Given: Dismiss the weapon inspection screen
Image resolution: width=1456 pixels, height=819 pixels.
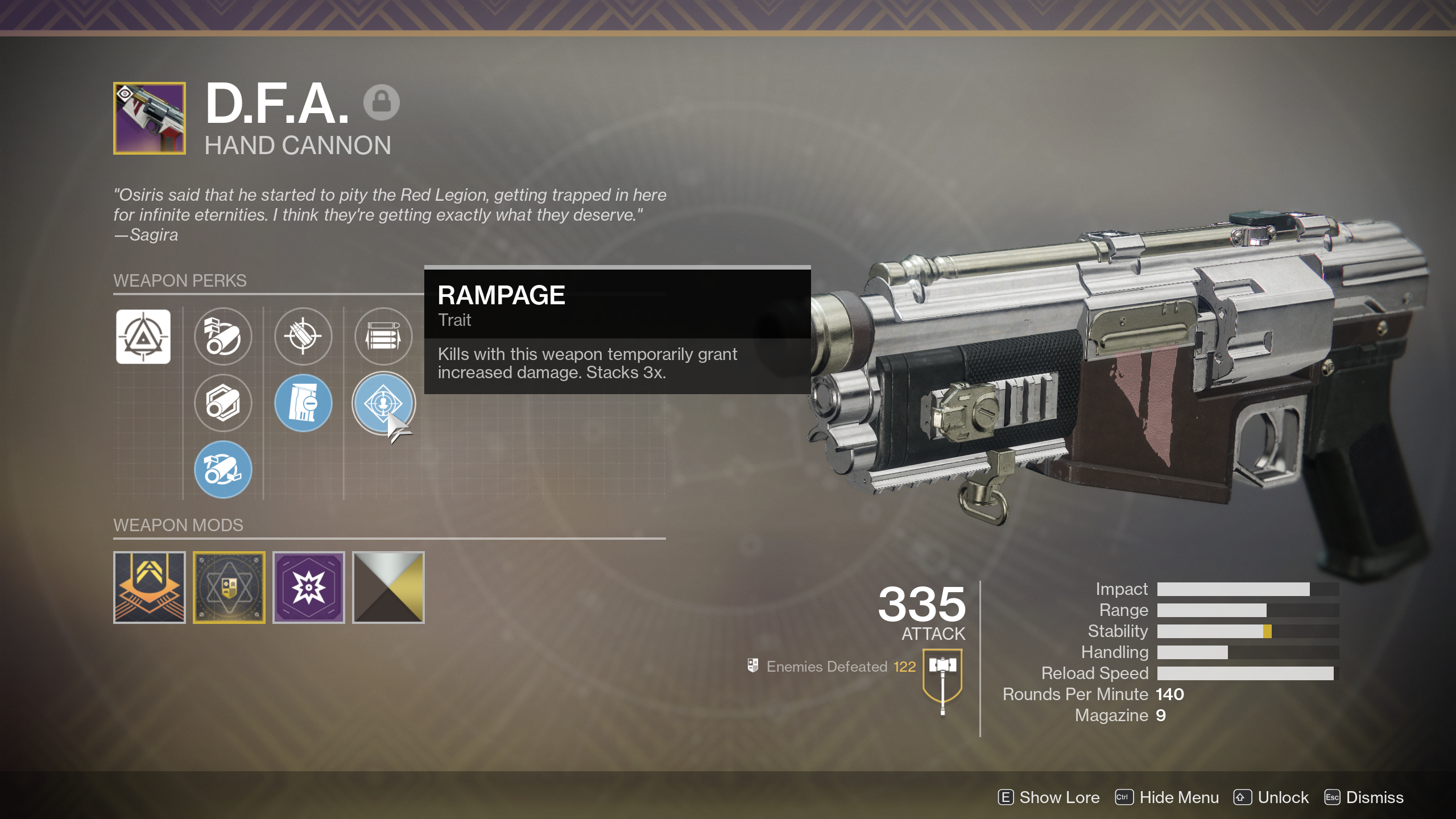Looking at the screenshot, I should [x=1364, y=797].
